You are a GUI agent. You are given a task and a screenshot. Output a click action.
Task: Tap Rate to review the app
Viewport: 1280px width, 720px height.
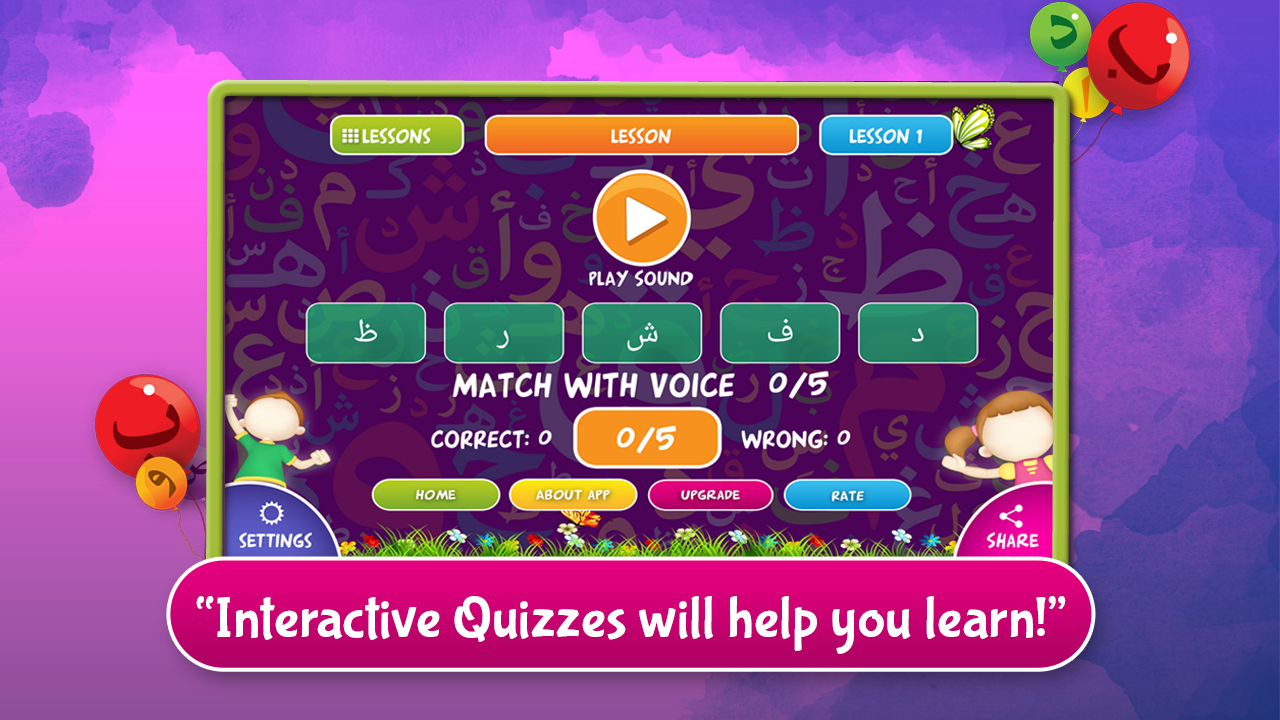pos(847,494)
